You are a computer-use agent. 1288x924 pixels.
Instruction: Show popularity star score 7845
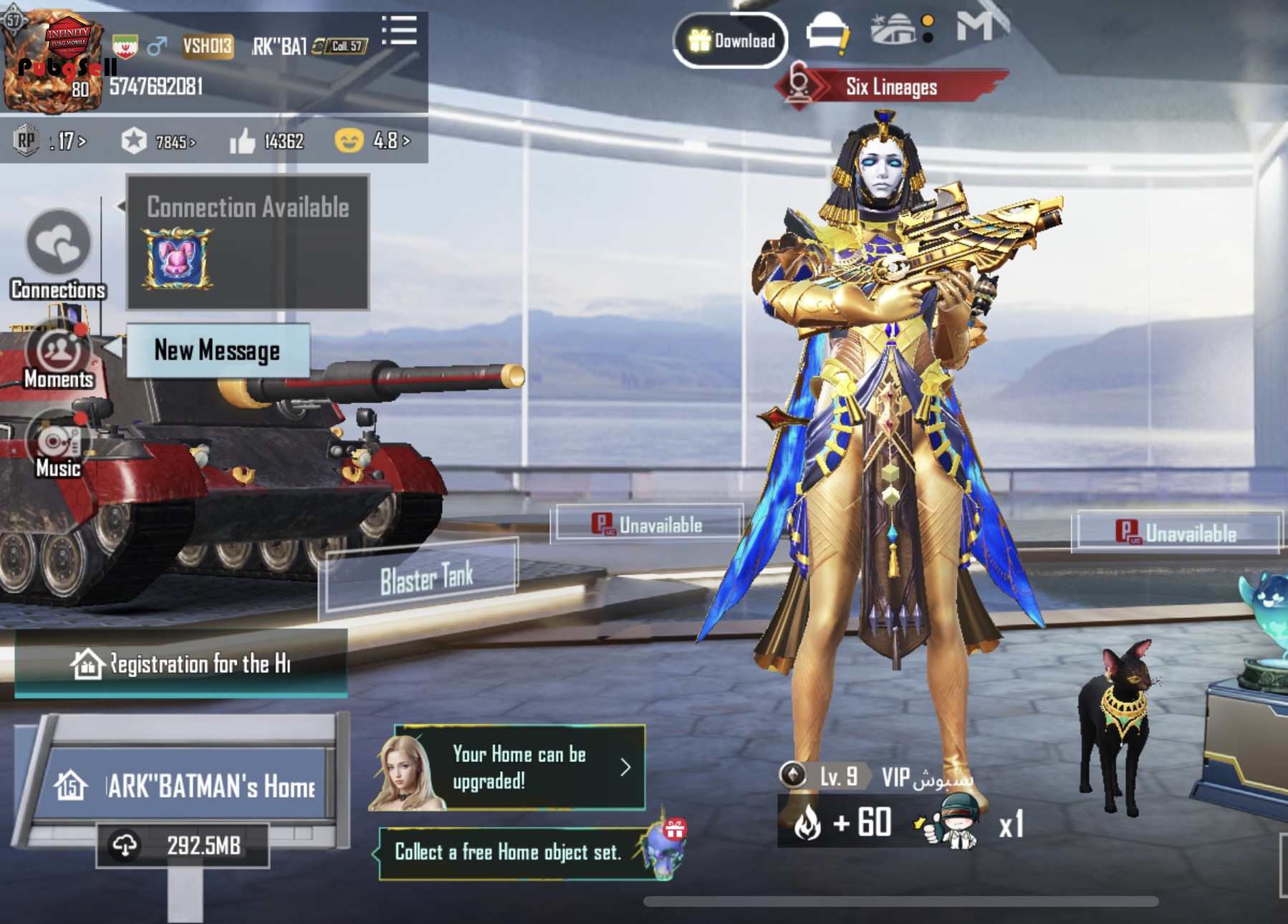[x=159, y=141]
